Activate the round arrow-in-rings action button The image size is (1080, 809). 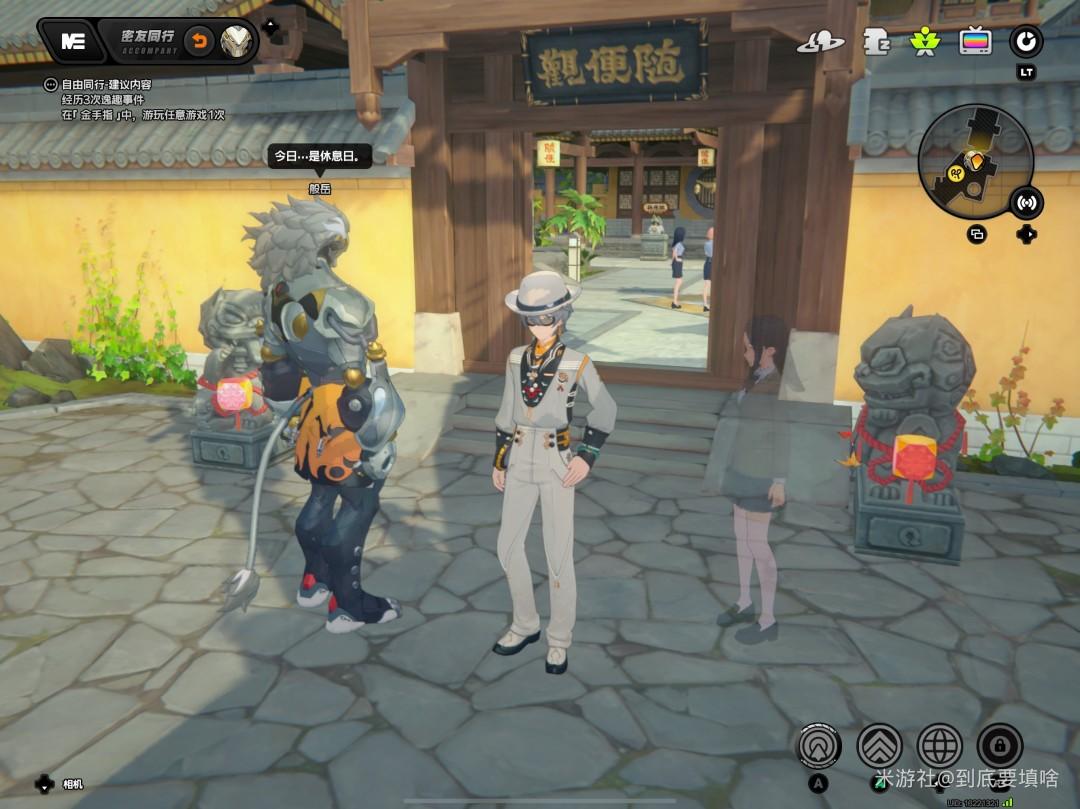point(819,745)
